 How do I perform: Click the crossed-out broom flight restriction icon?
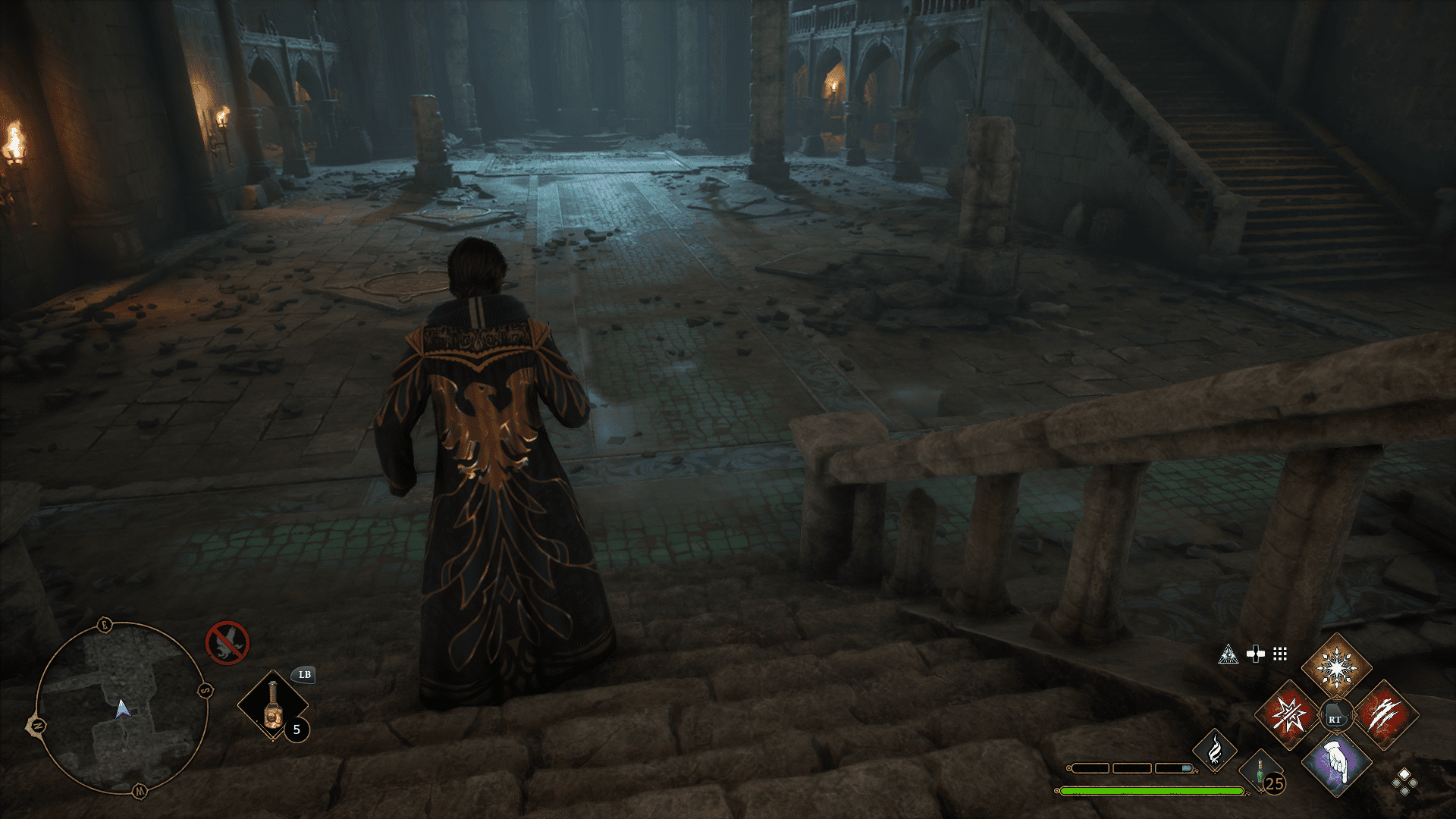[x=228, y=642]
